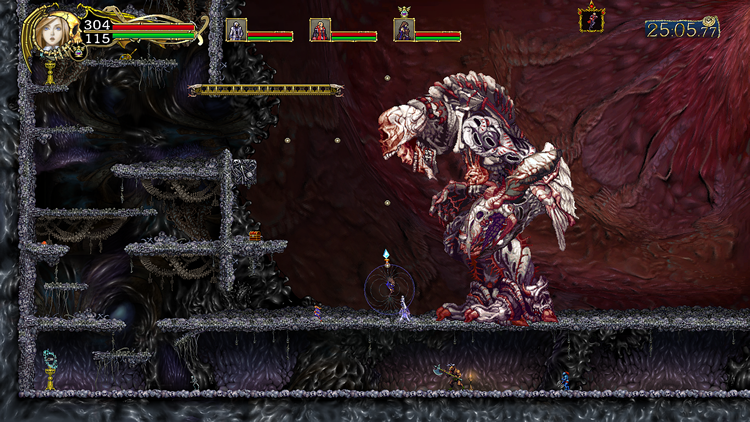Click the blonde player character portrait
This screenshot has width=750, height=422.
click(50, 32)
